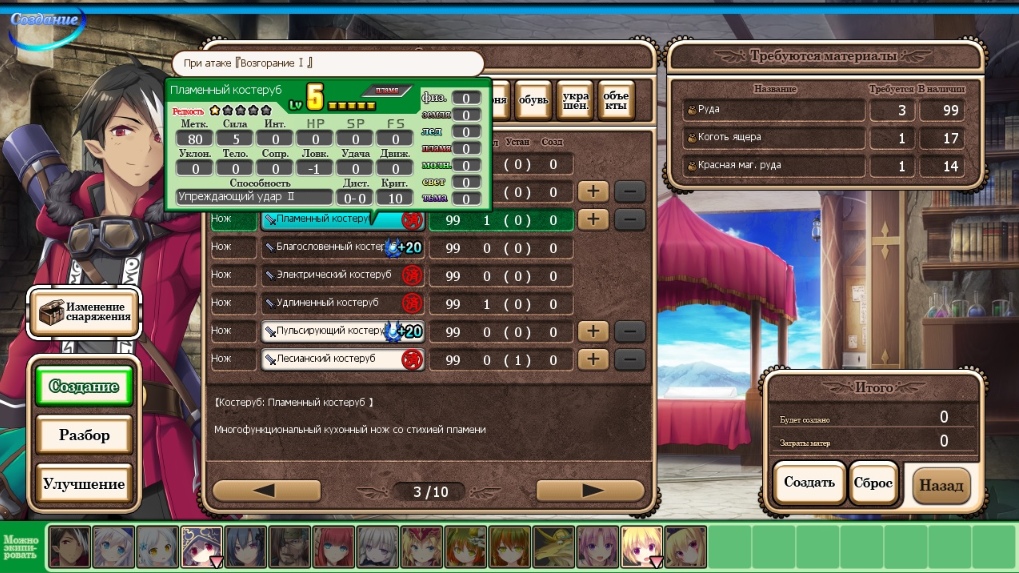Go to the previous list page
Image resolution: width=1019 pixels, height=573 pixels.
(266, 490)
